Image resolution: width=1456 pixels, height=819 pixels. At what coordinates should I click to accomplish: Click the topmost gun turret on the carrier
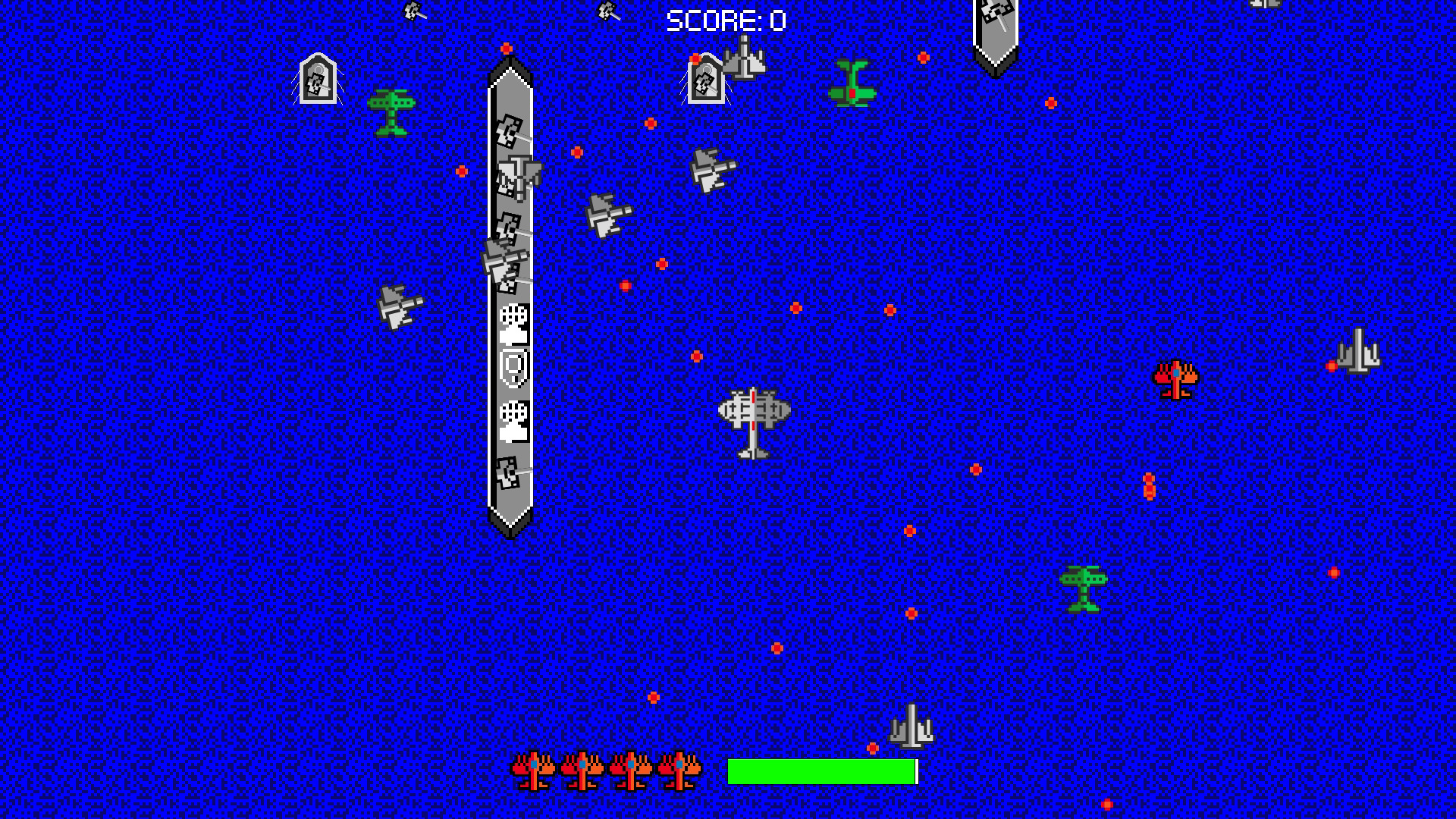[x=510, y=130]
